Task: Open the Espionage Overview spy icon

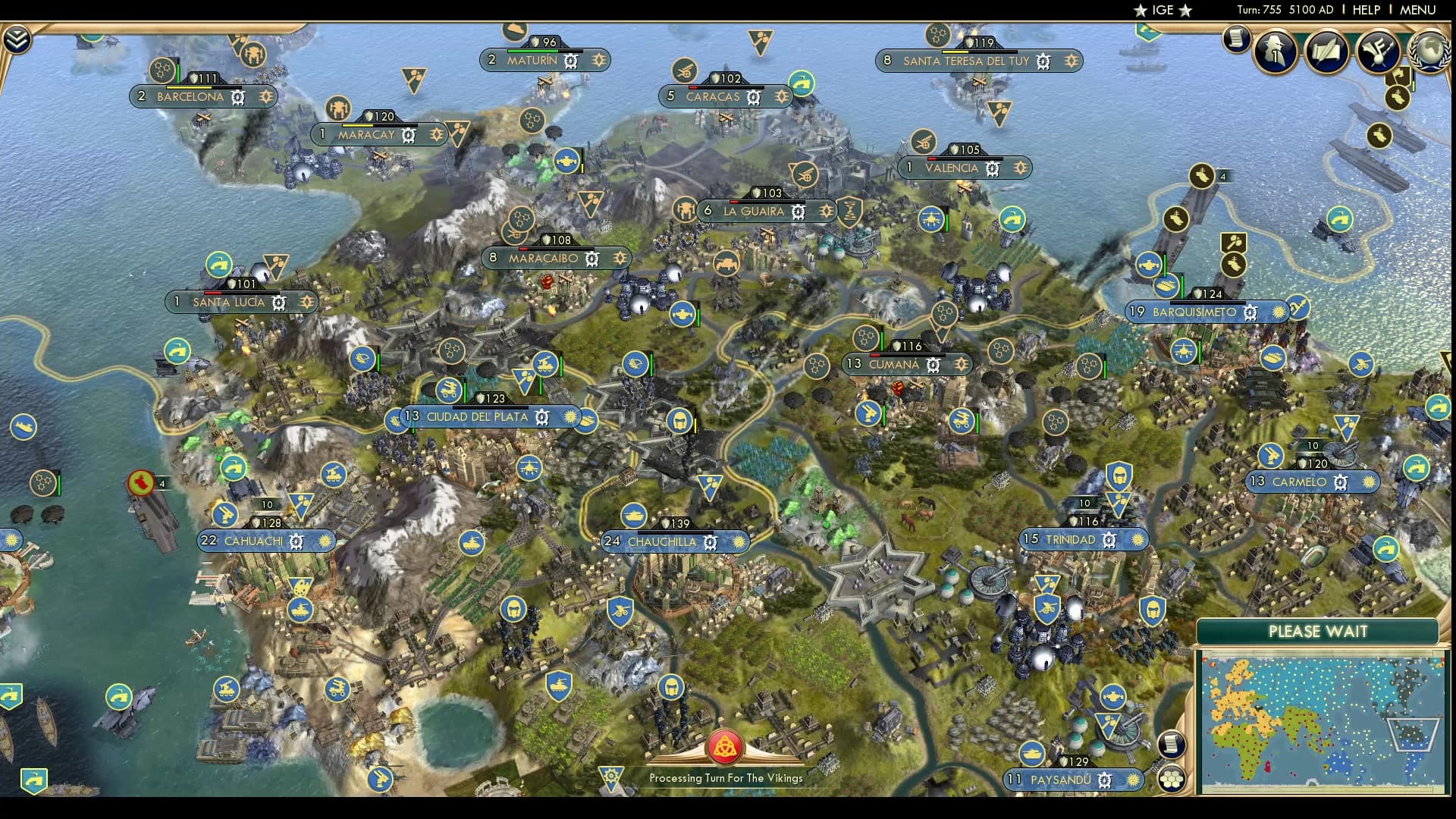Action: click(x=1274, y=52)
